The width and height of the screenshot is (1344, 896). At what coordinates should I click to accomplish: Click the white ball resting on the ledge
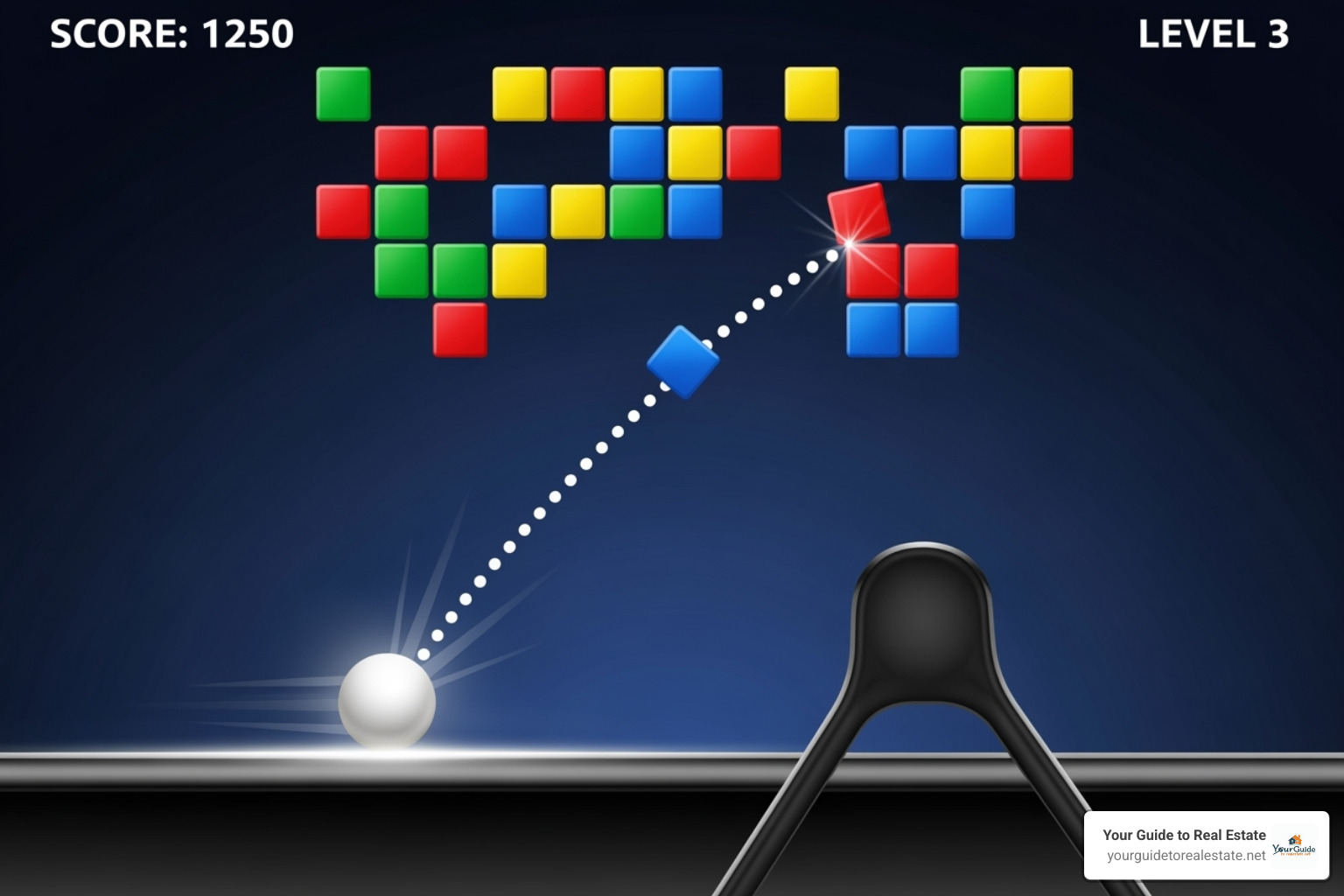[x=388, y=701]
